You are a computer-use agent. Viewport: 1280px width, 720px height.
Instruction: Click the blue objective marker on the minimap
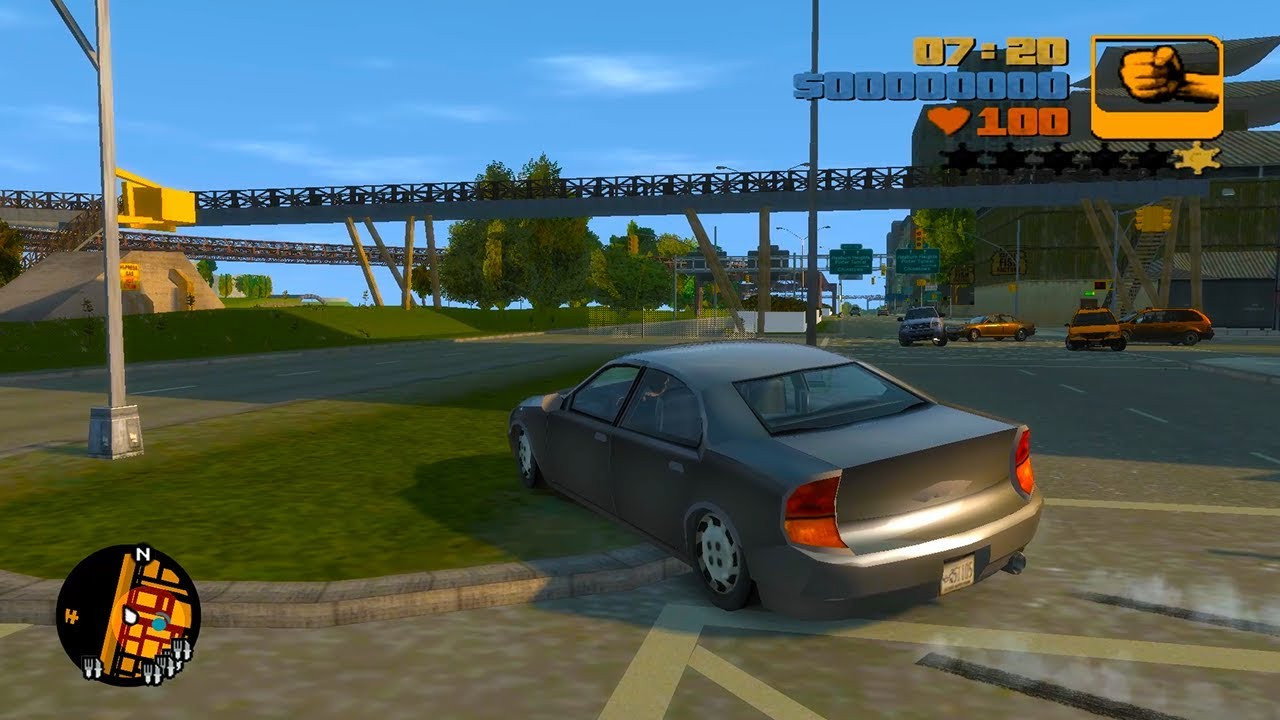click(x=159, y=622)
